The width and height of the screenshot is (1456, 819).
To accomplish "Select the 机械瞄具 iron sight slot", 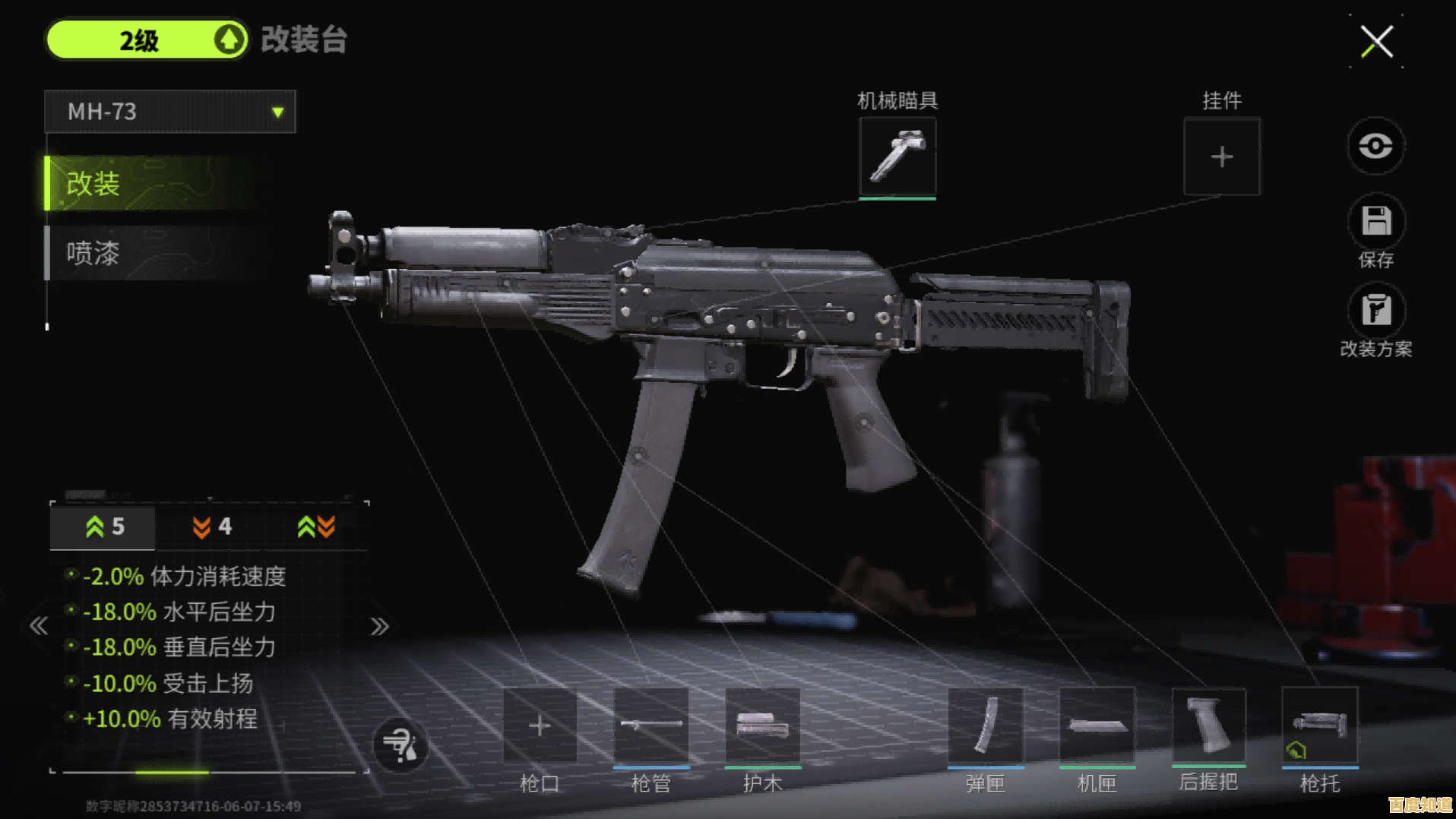I will tap(897, 157).
